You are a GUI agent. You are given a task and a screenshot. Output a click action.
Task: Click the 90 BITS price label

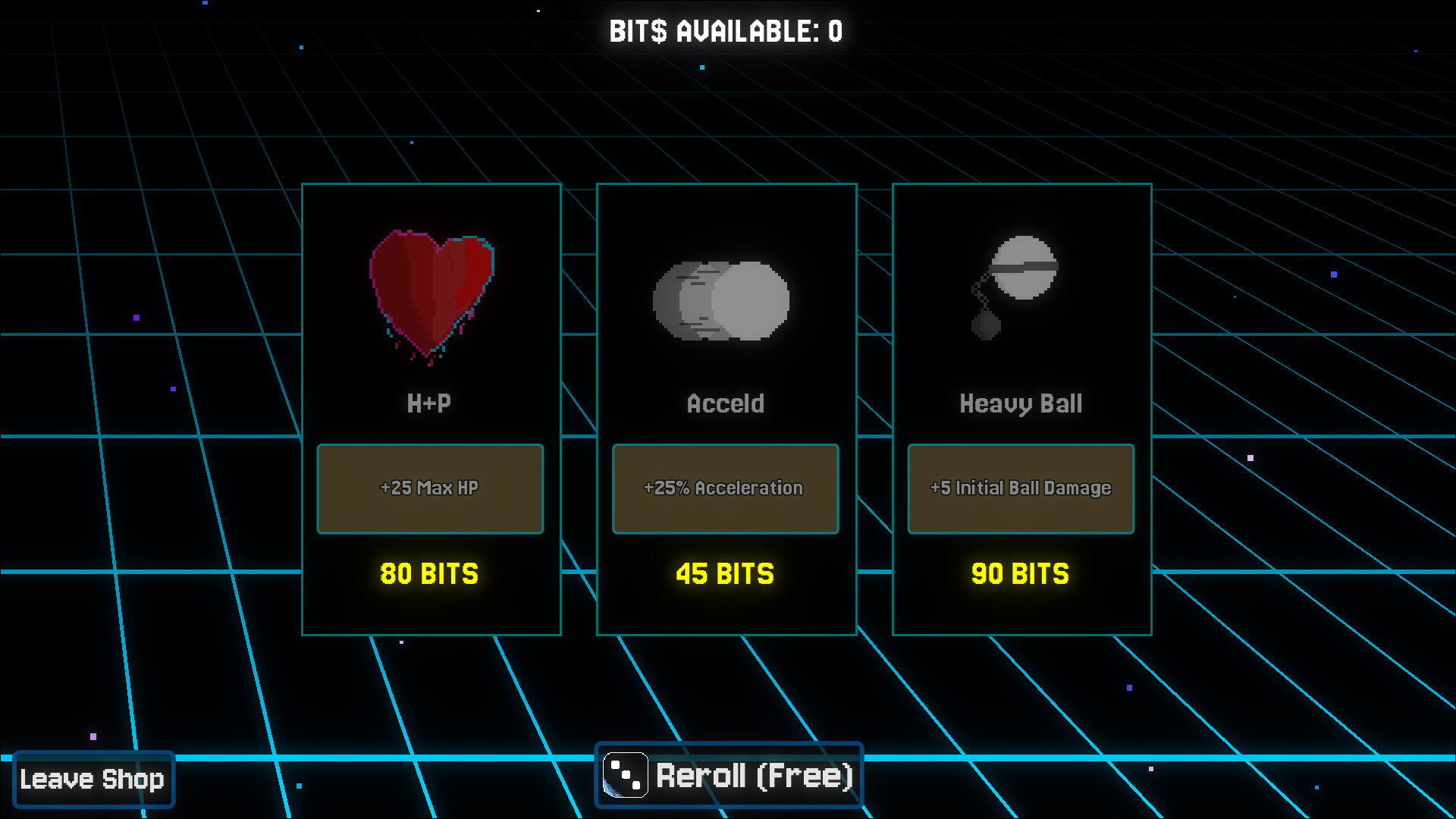(x=1019, y=574)
